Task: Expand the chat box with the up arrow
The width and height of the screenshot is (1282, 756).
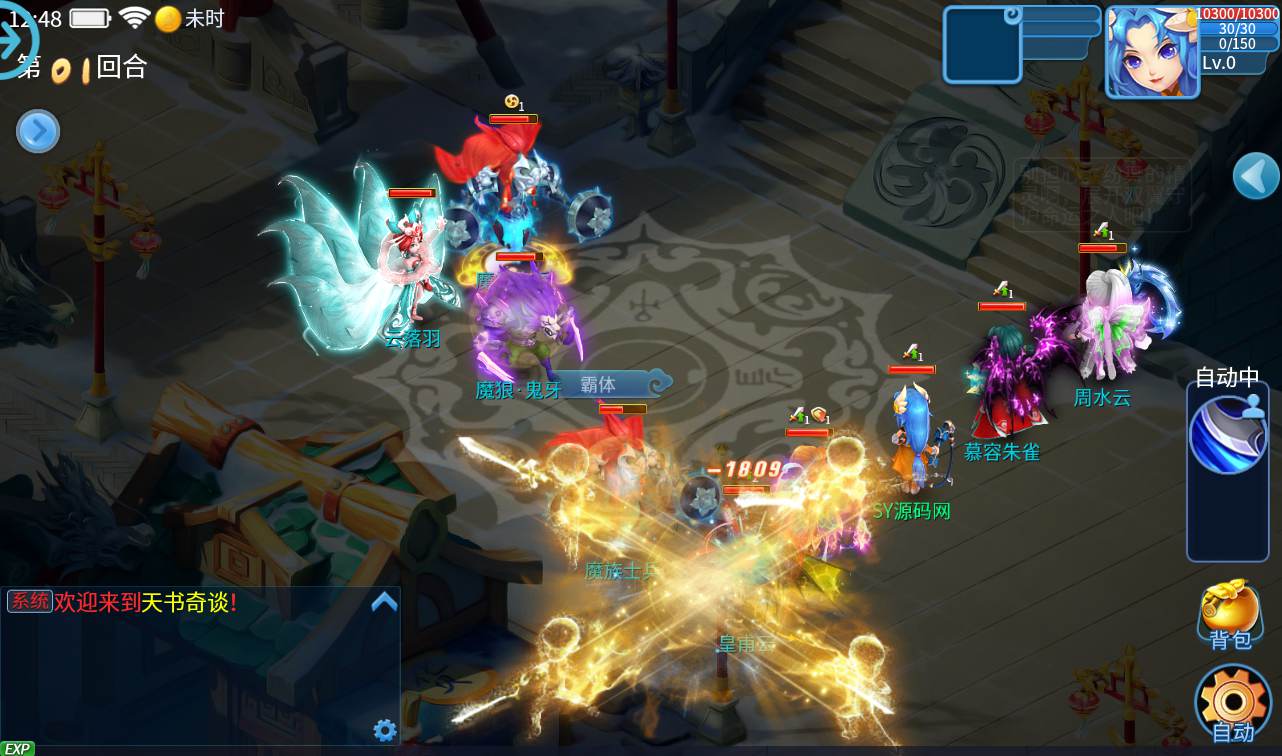Action: 384,602
